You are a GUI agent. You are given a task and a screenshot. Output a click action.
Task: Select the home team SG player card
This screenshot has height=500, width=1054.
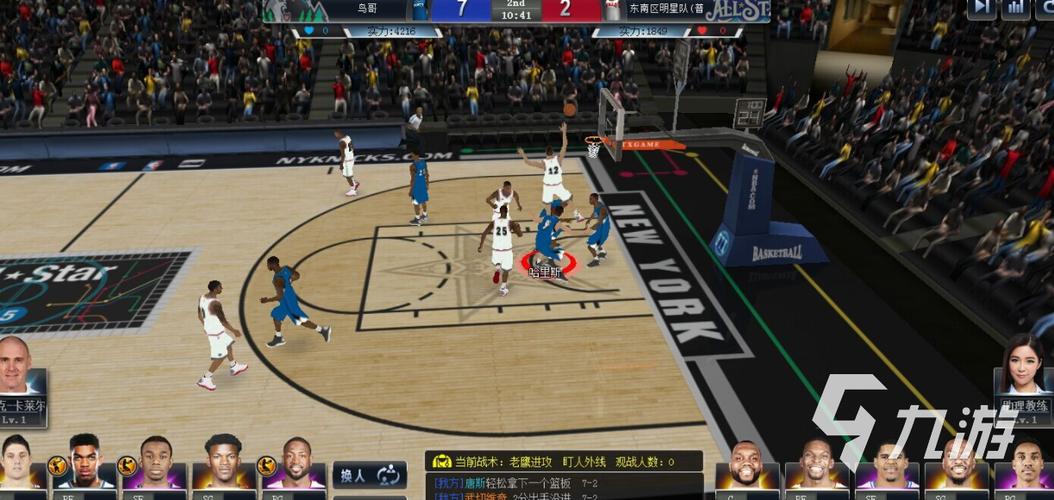[222, 463]
